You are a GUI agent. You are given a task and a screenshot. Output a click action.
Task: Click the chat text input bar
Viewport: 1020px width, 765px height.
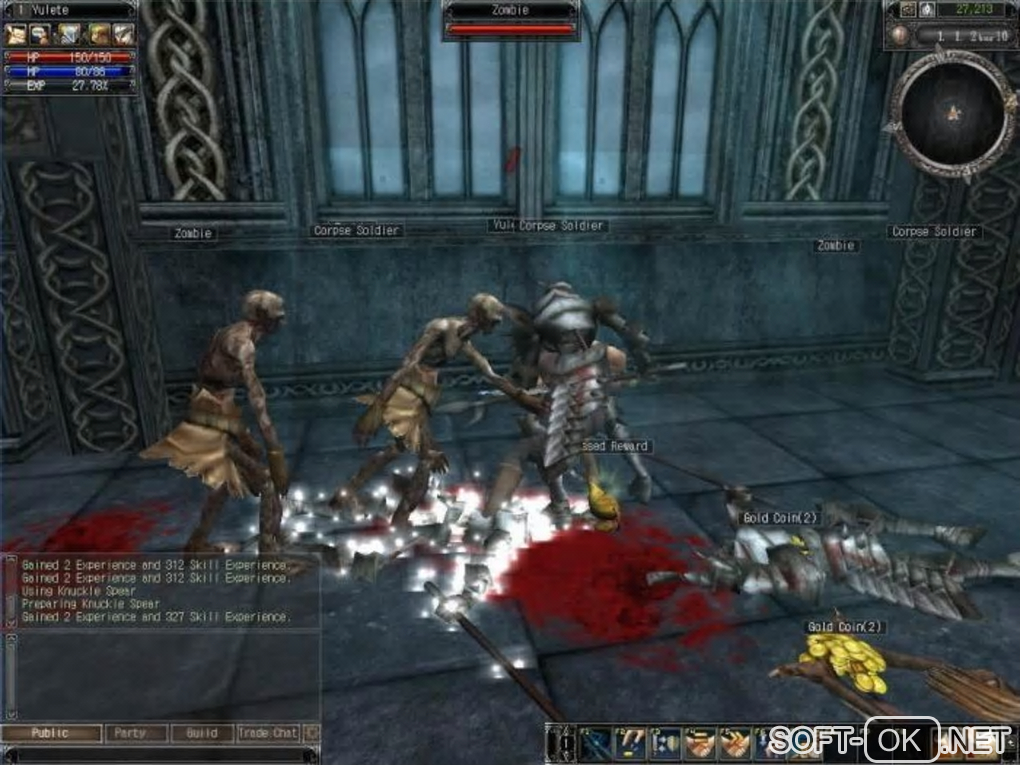(160, 754)
